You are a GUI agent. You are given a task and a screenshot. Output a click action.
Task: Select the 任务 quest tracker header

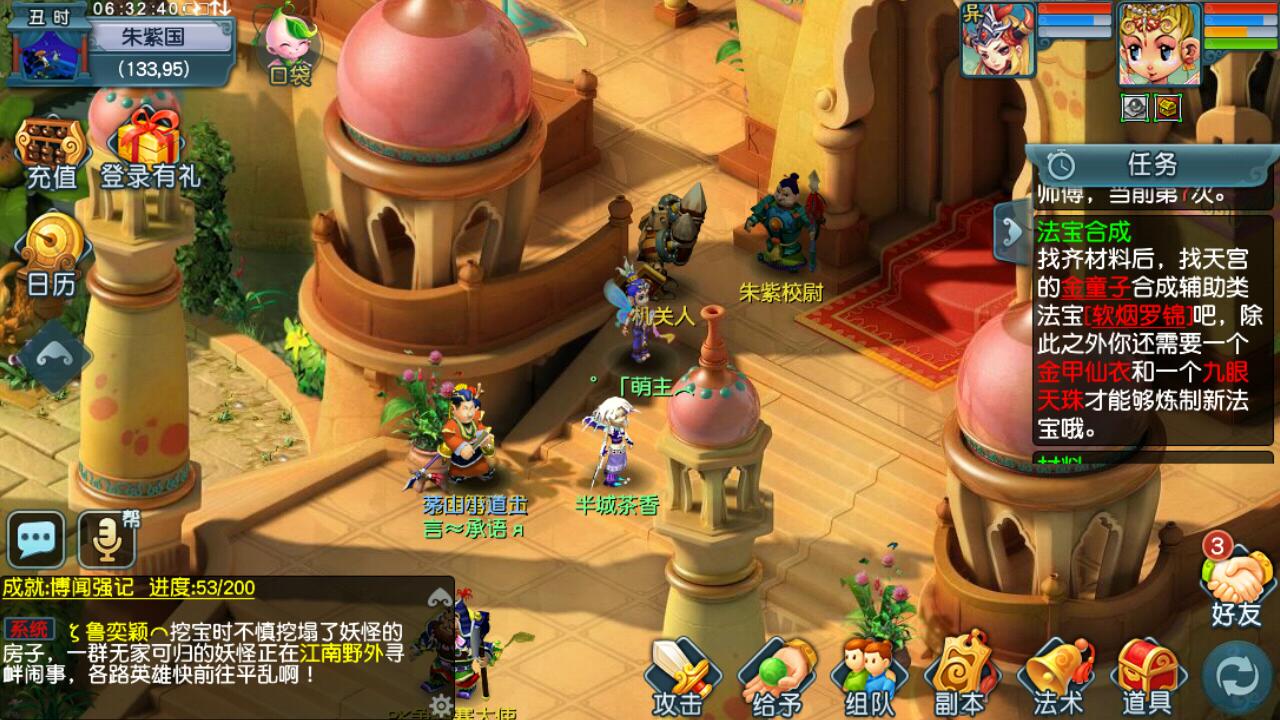click(1153, 164)
